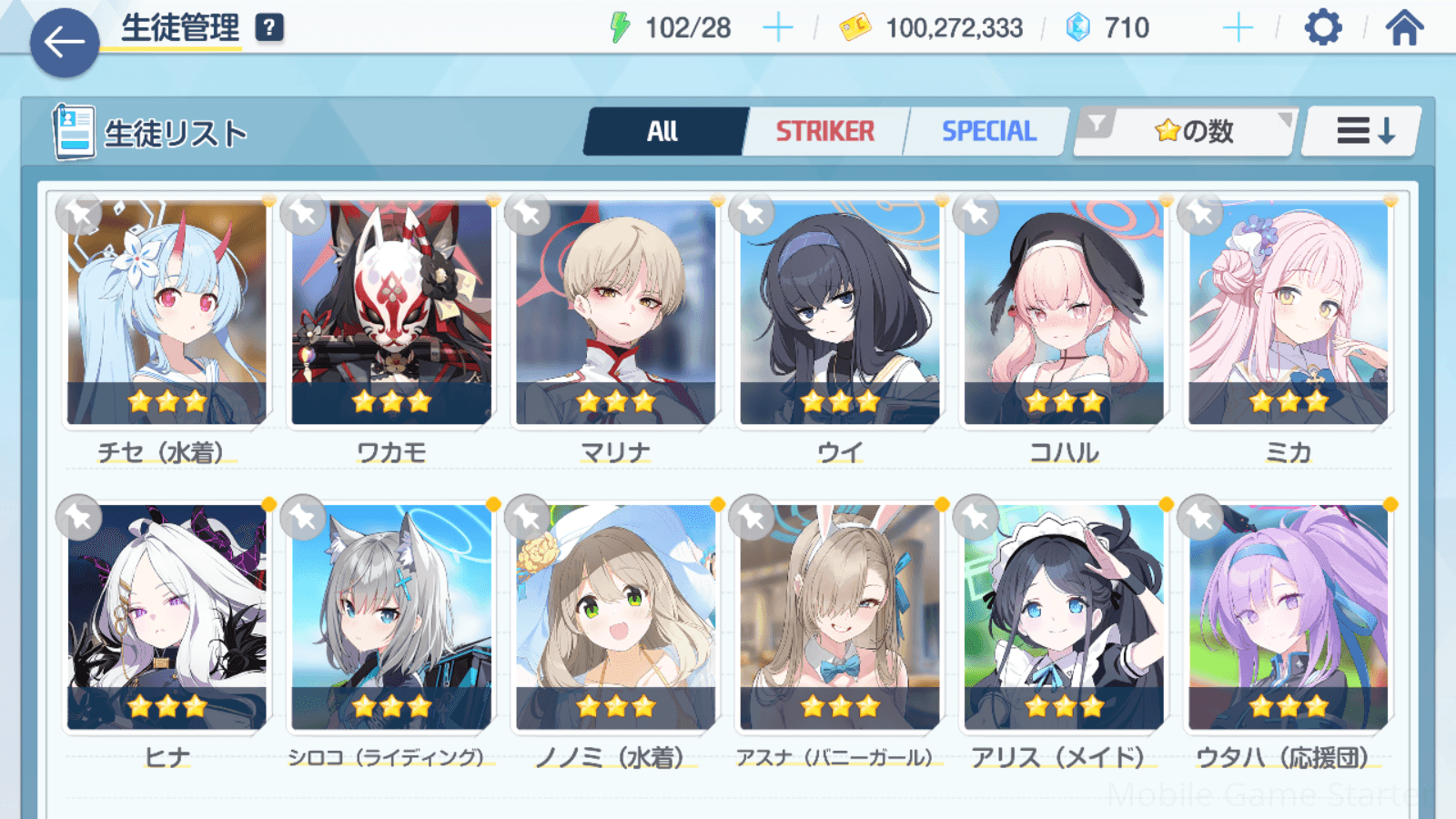The width and height of the screenshot is (1456, 819).
Task: Toggle the sort order direction
Action: (1363, 132)
